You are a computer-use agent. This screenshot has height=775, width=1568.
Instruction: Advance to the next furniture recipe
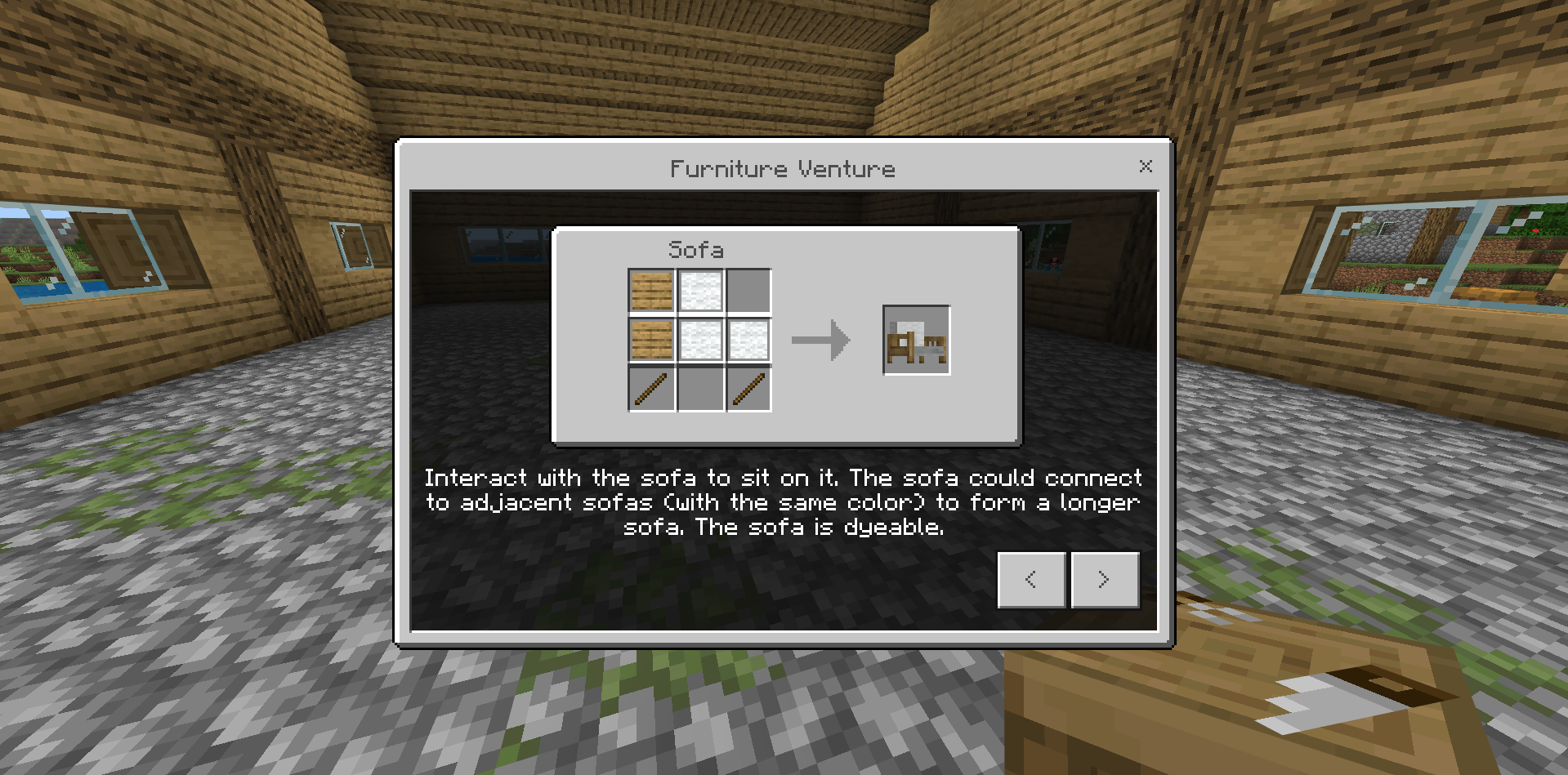(x=1105, y=579)
